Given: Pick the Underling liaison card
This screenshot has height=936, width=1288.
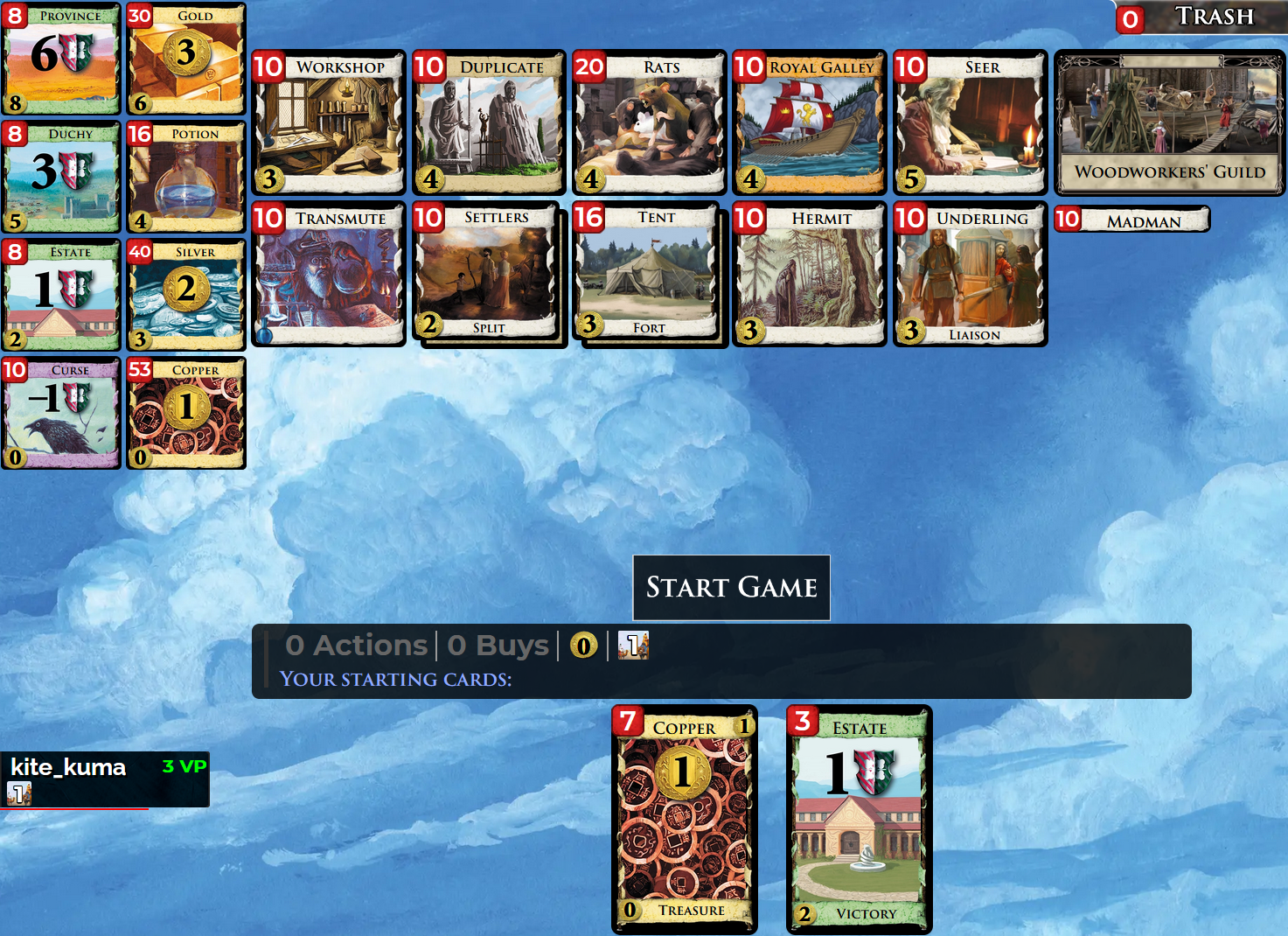Looking at the screenshot, I should pos(970,275).
